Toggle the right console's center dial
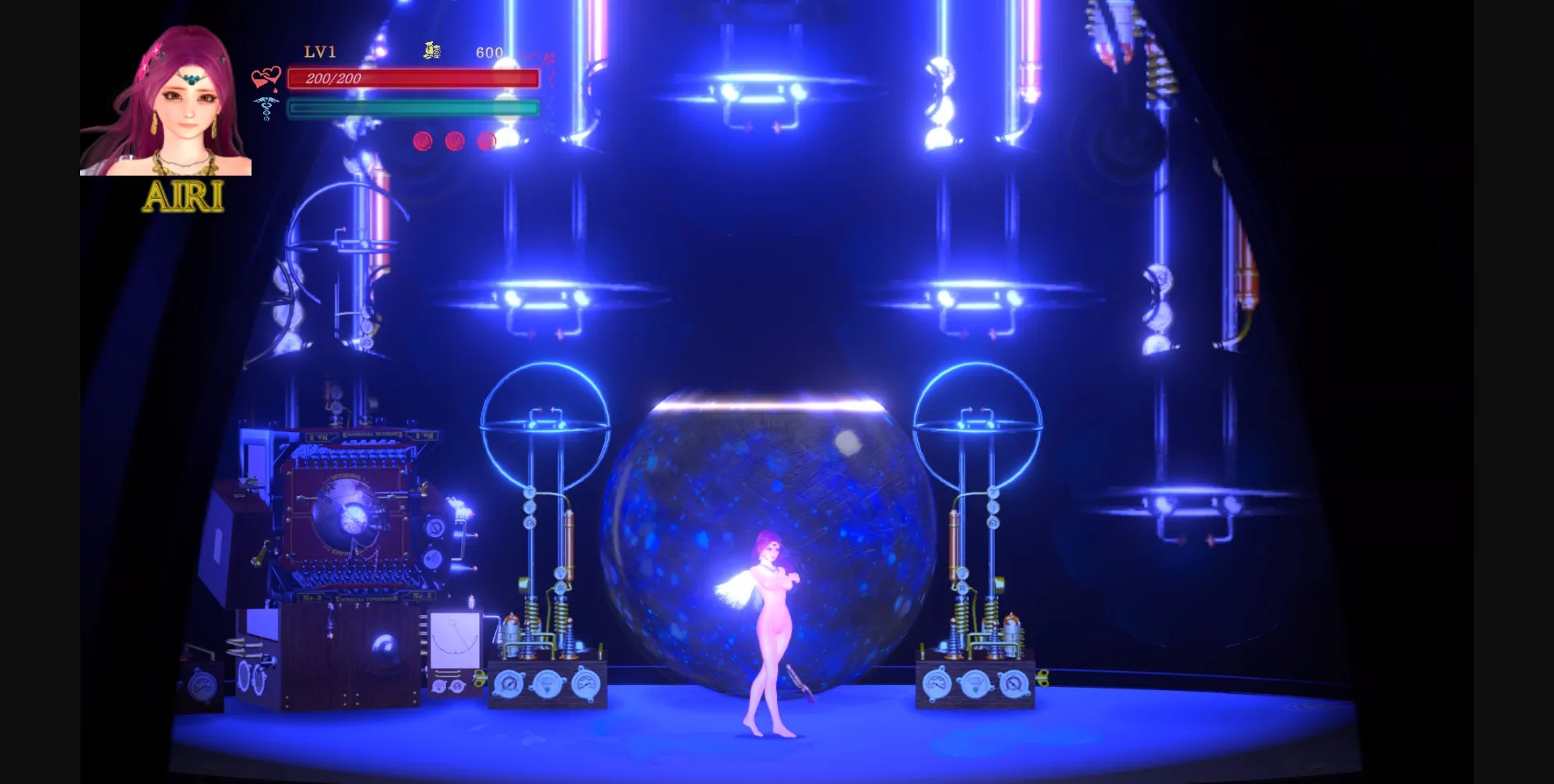Viewport: 1554px width, 784px height. (x=975, y=685)
